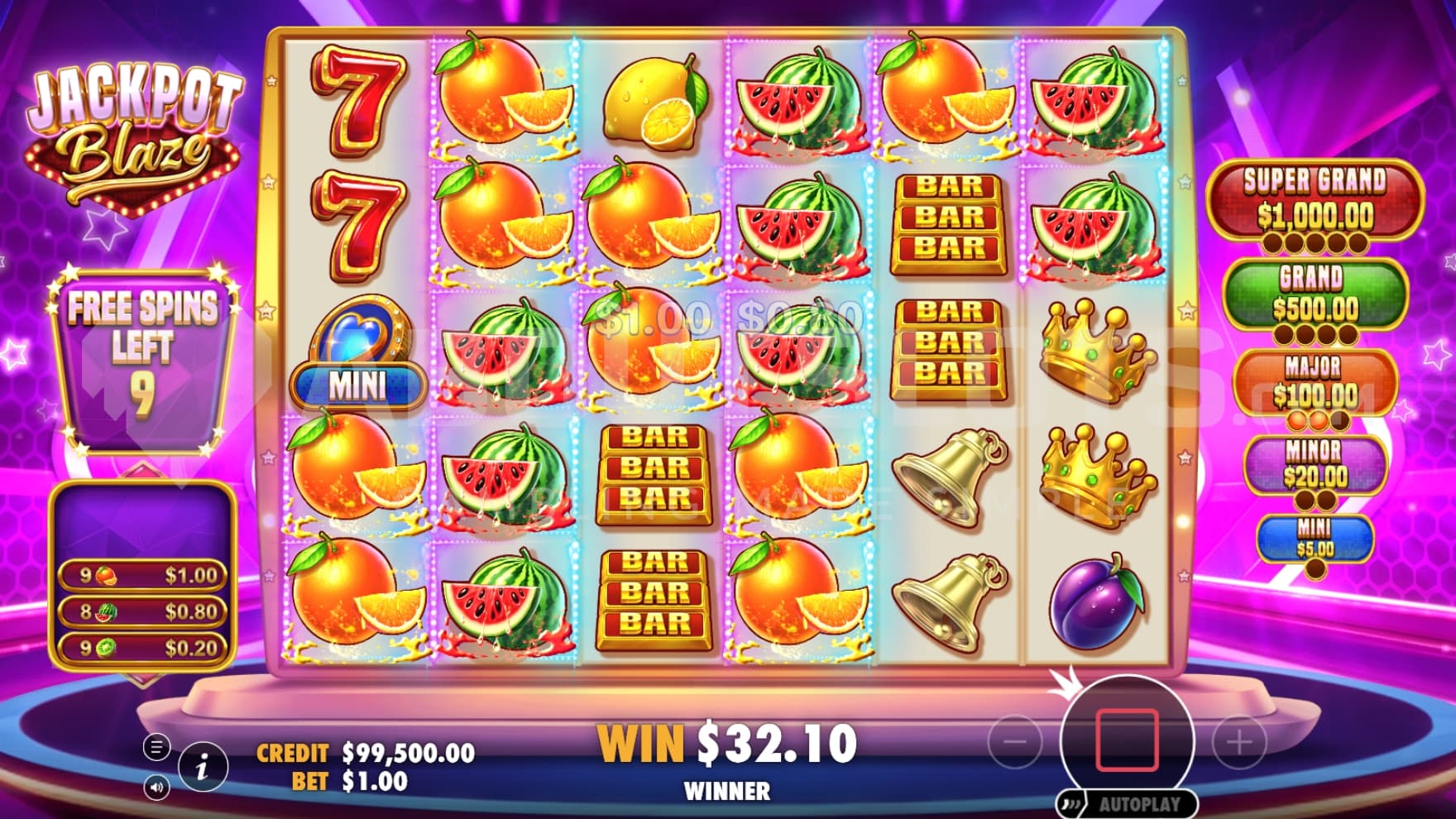Open the hamburger menu
Image resolution: width=1456 pixels, height=819 pixels.
tap(156, 747)
